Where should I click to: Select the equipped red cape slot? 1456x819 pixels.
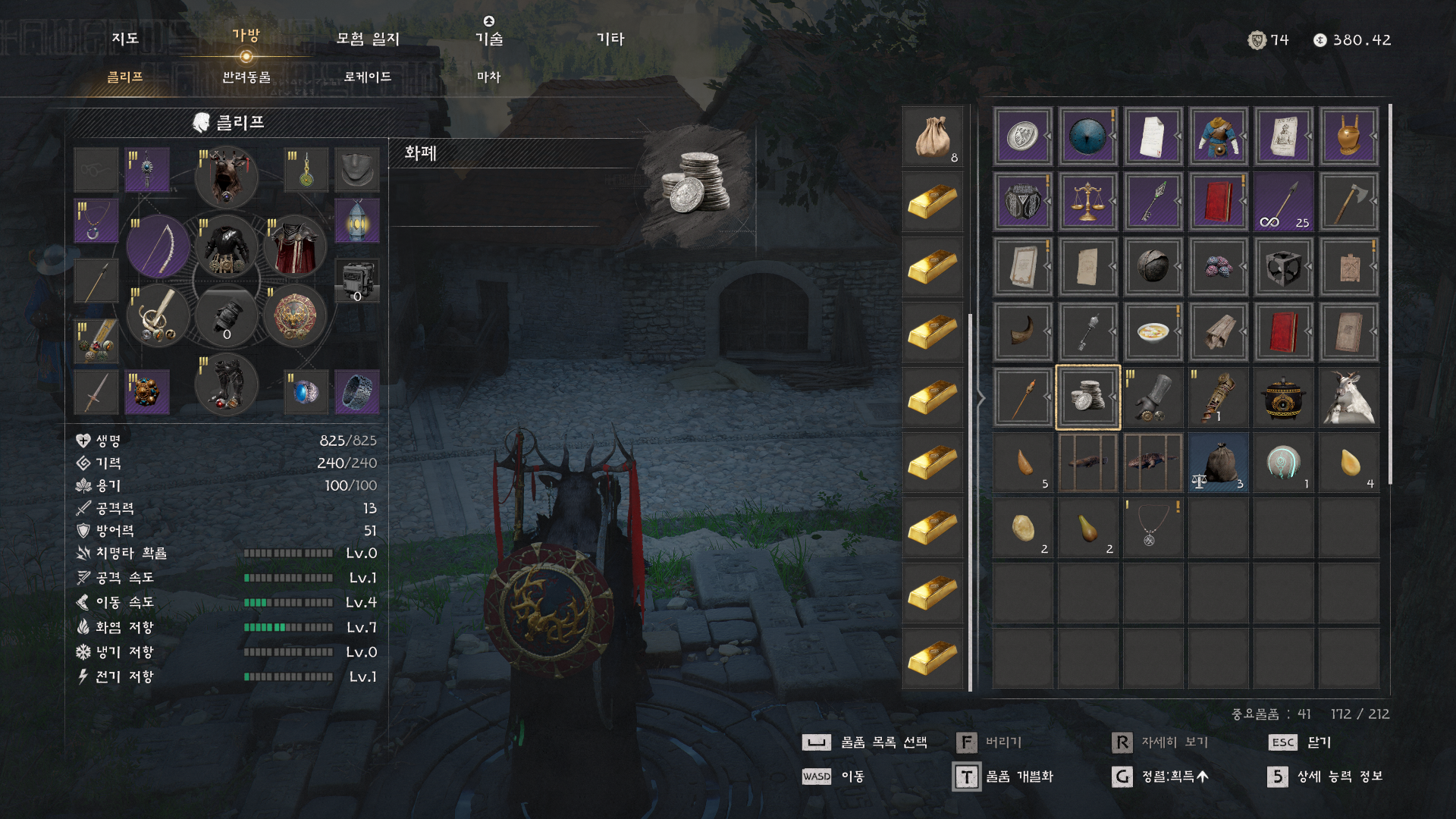(295, 246)
